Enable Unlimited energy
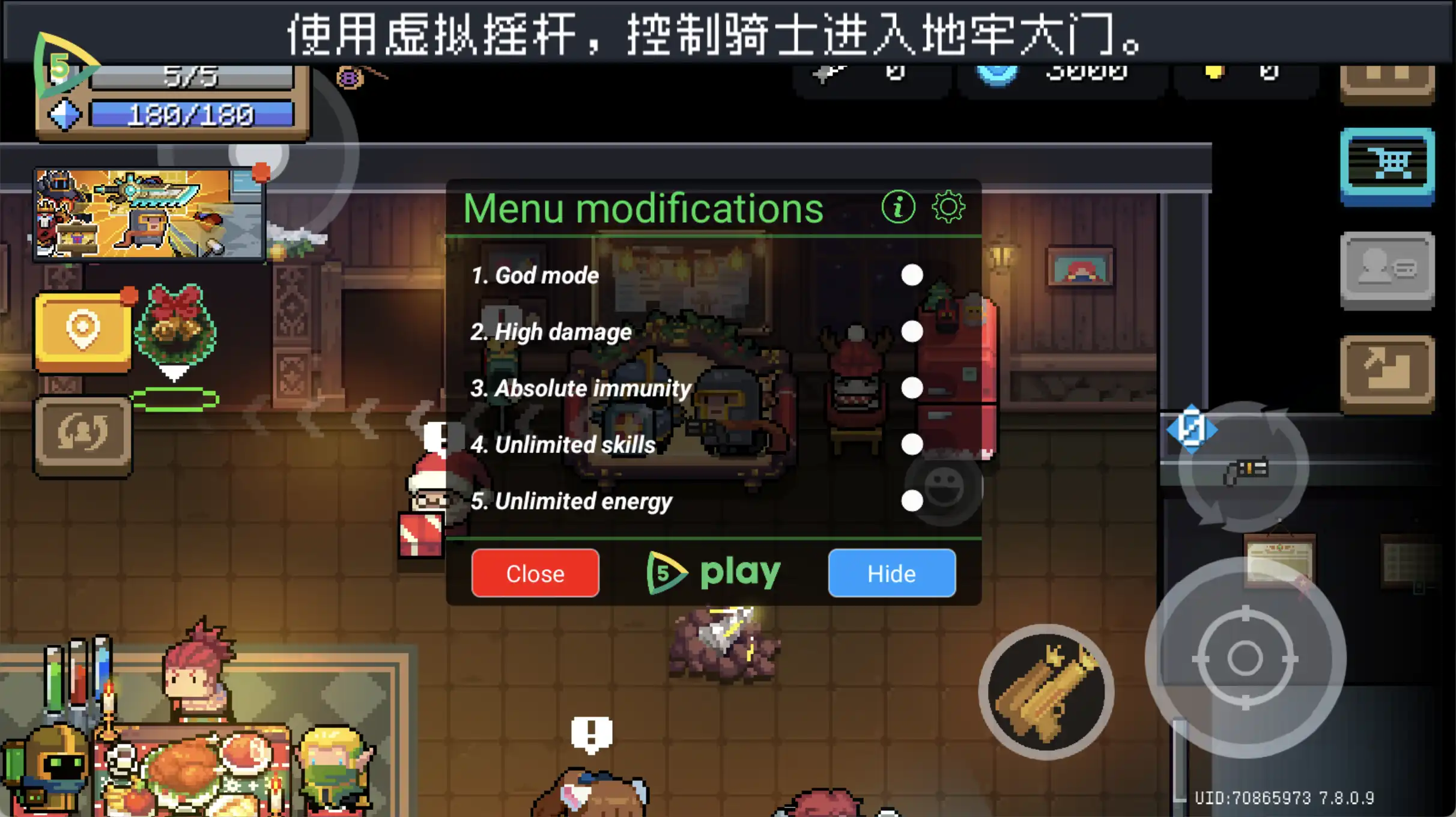Screen dimensions: 1456x817 [x=912, y=500]
